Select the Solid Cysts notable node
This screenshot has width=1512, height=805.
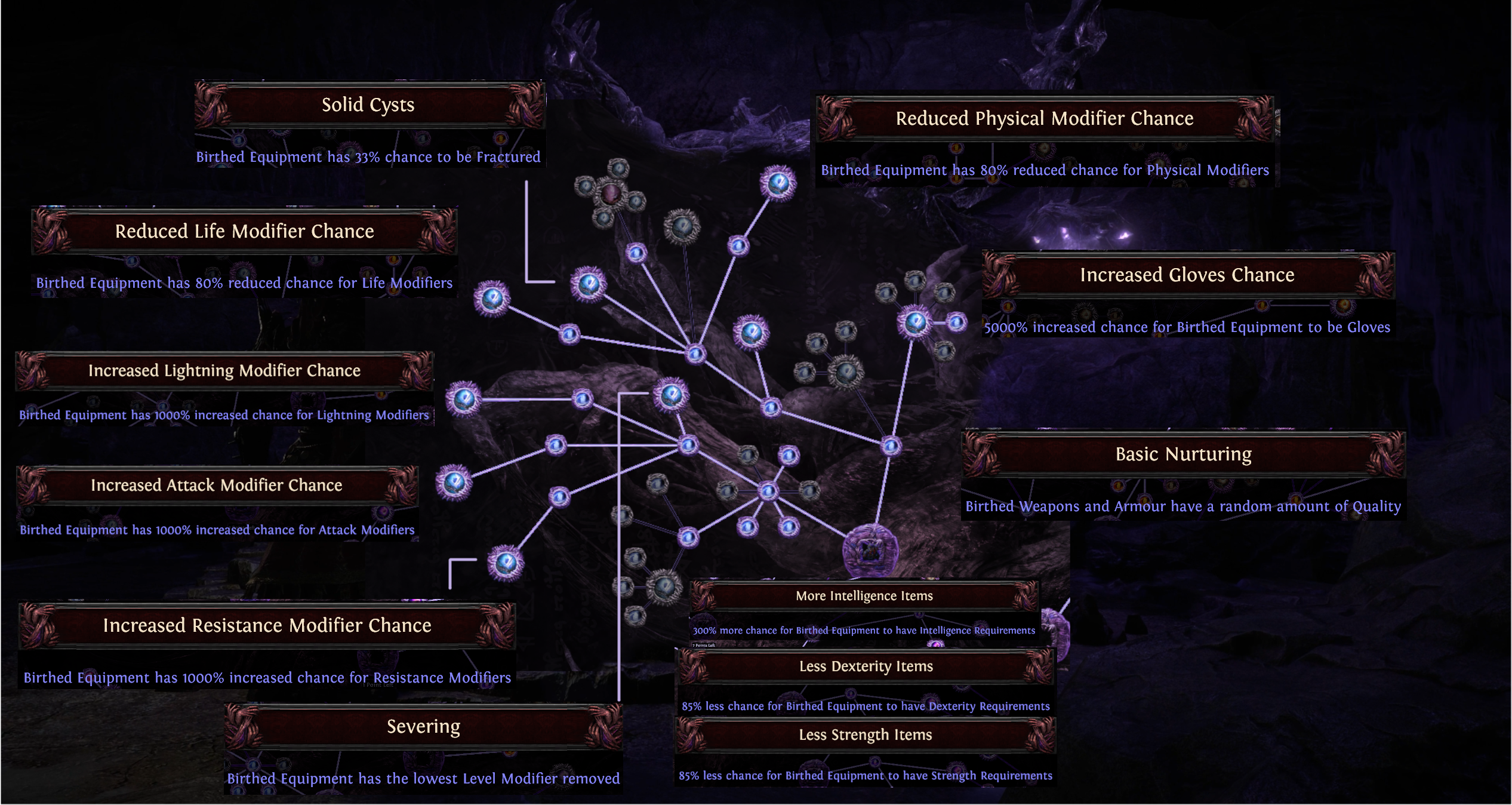589,284
